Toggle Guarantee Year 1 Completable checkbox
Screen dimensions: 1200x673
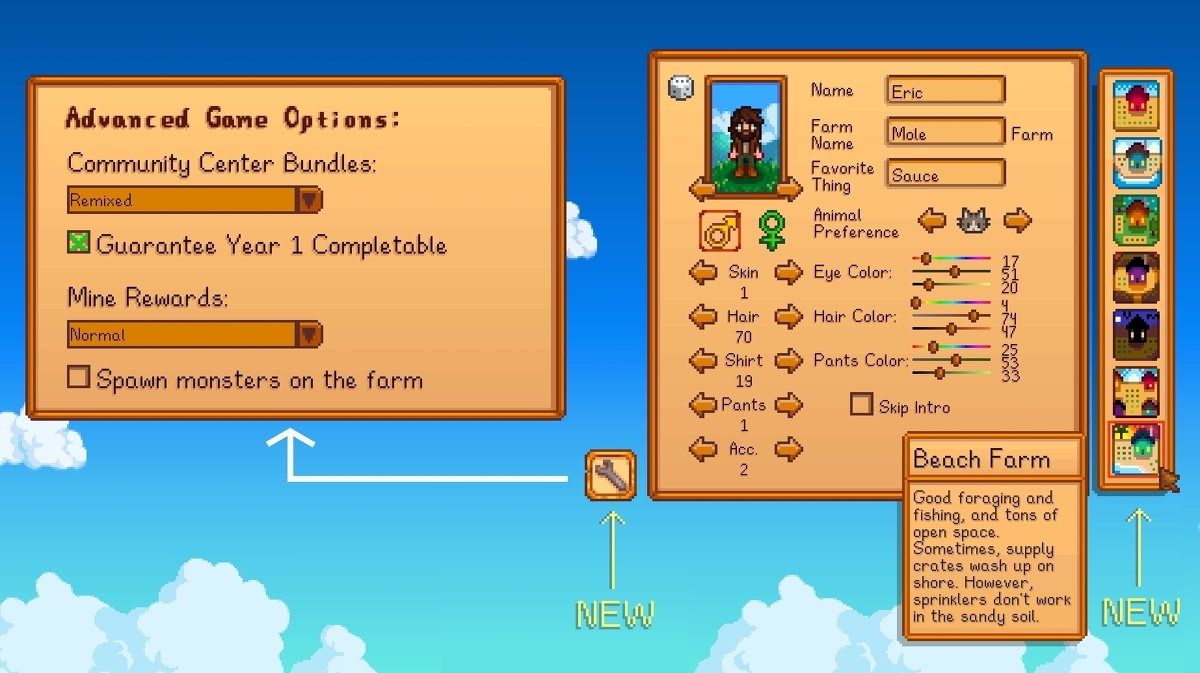[x=79, y=243]
